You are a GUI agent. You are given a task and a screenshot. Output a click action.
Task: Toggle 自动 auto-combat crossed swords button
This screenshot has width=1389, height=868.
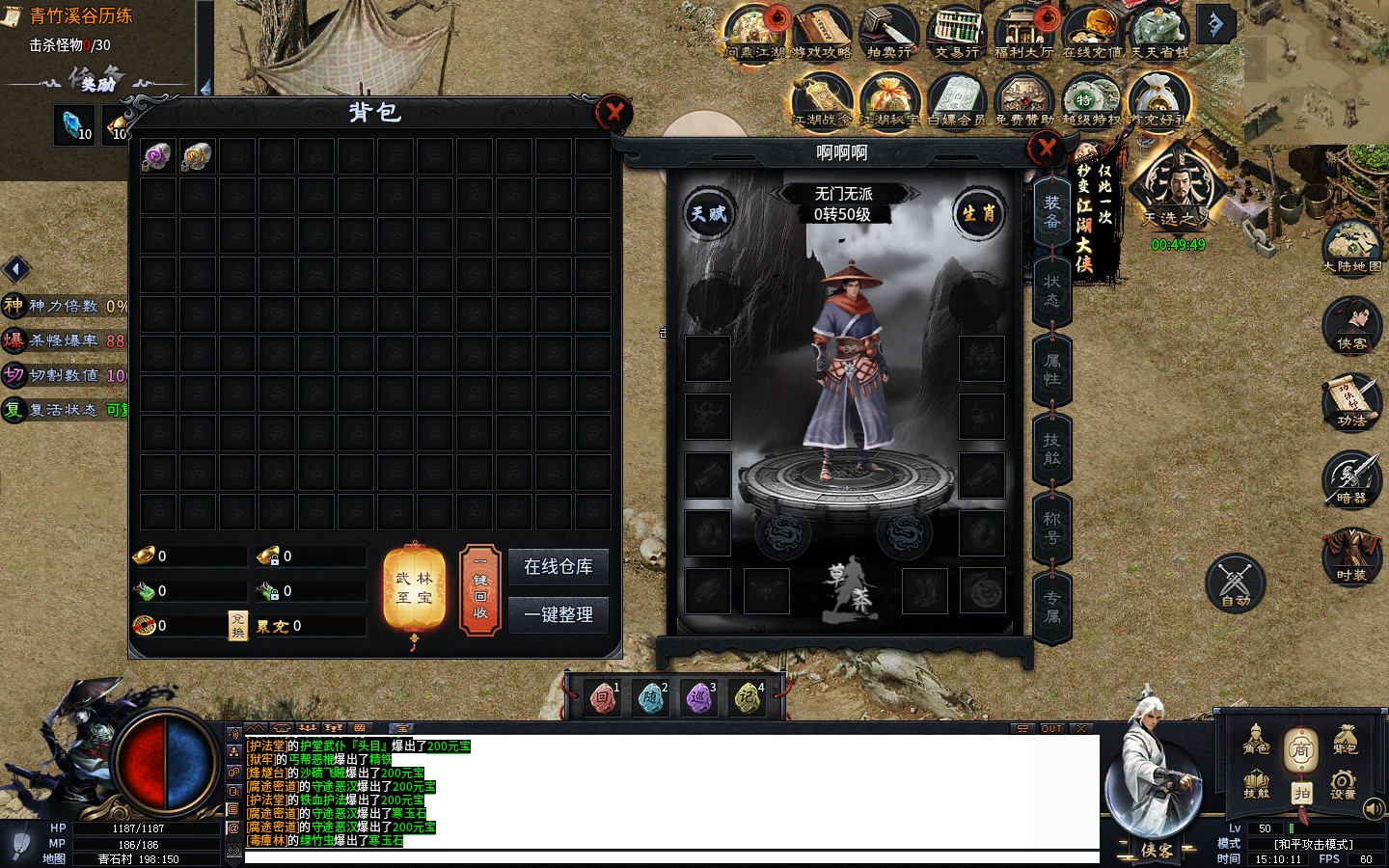pyautogui.click(x=1235, y=582)
